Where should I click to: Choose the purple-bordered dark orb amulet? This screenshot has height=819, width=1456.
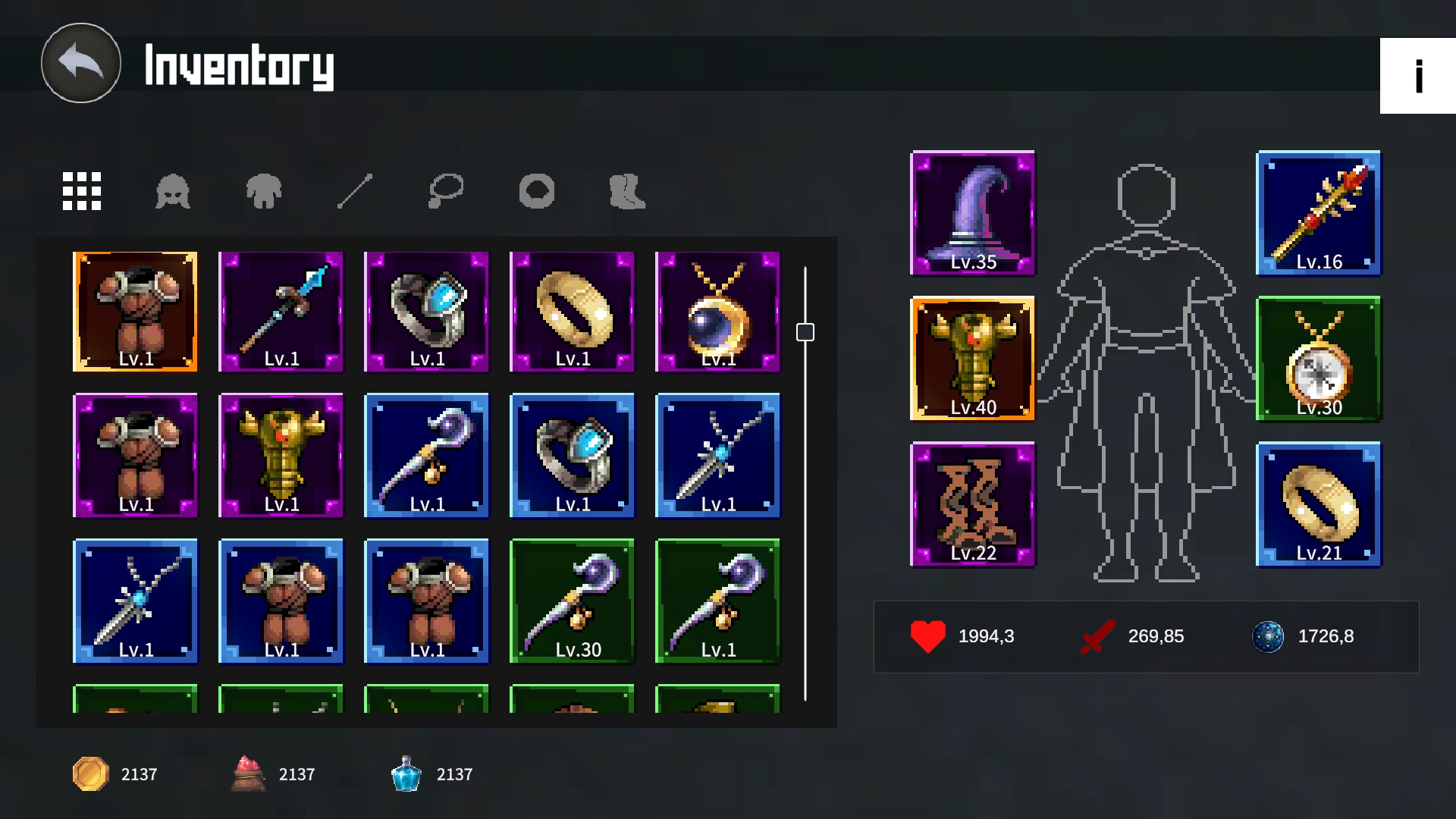pyautogui.click(x=717, y=312)
